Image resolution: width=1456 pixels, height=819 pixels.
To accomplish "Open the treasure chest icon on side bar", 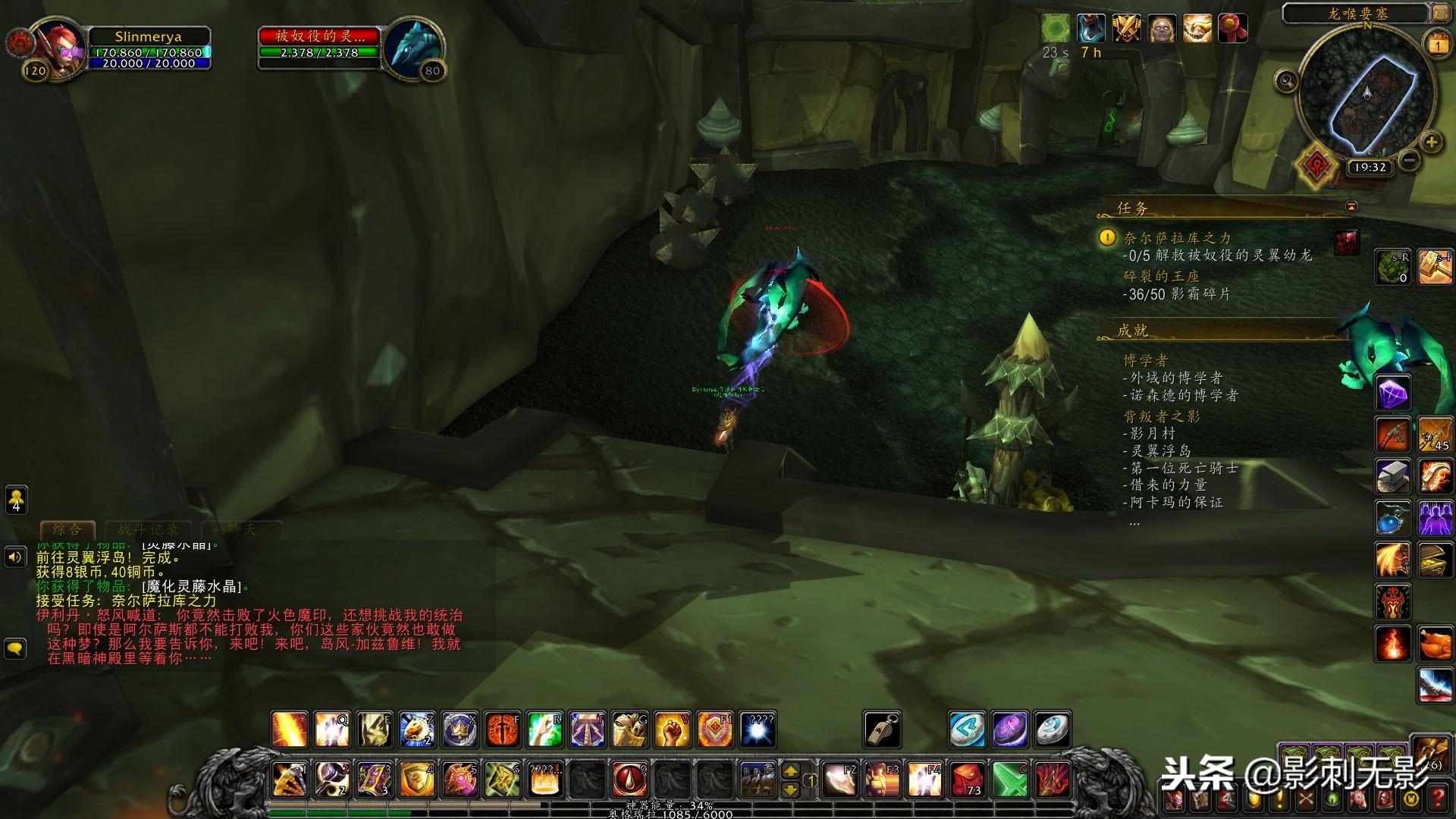I will tap(1435, 560).
